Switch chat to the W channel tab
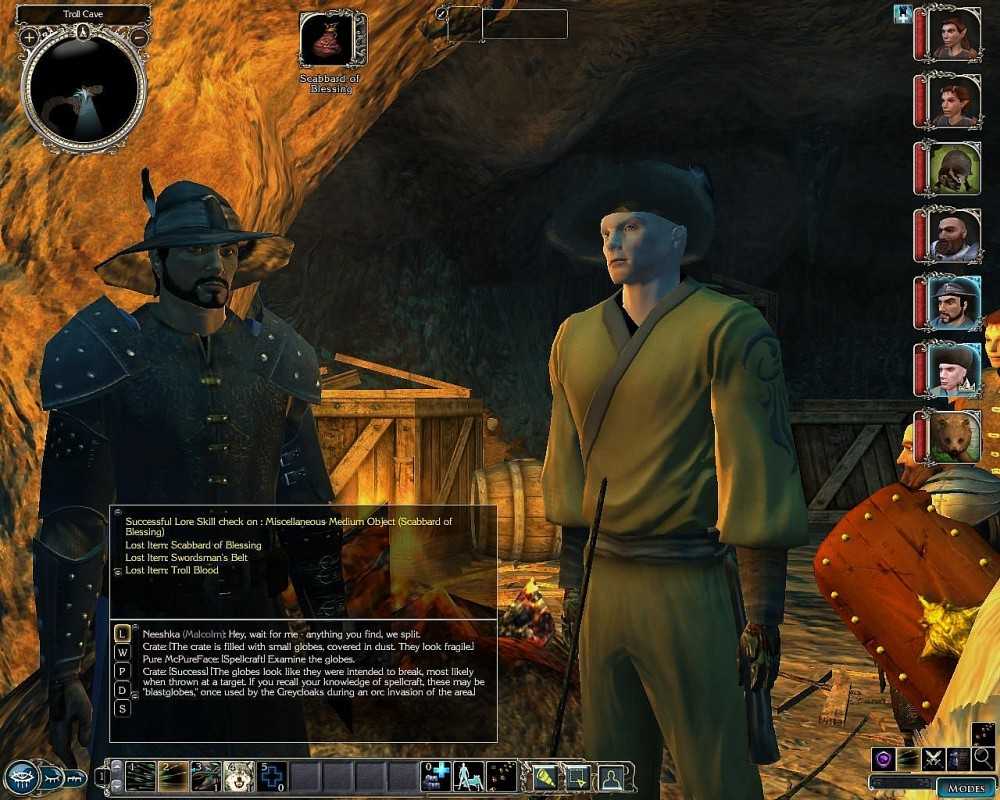The height and width of the screenshot is (800, 1000). 122,652
